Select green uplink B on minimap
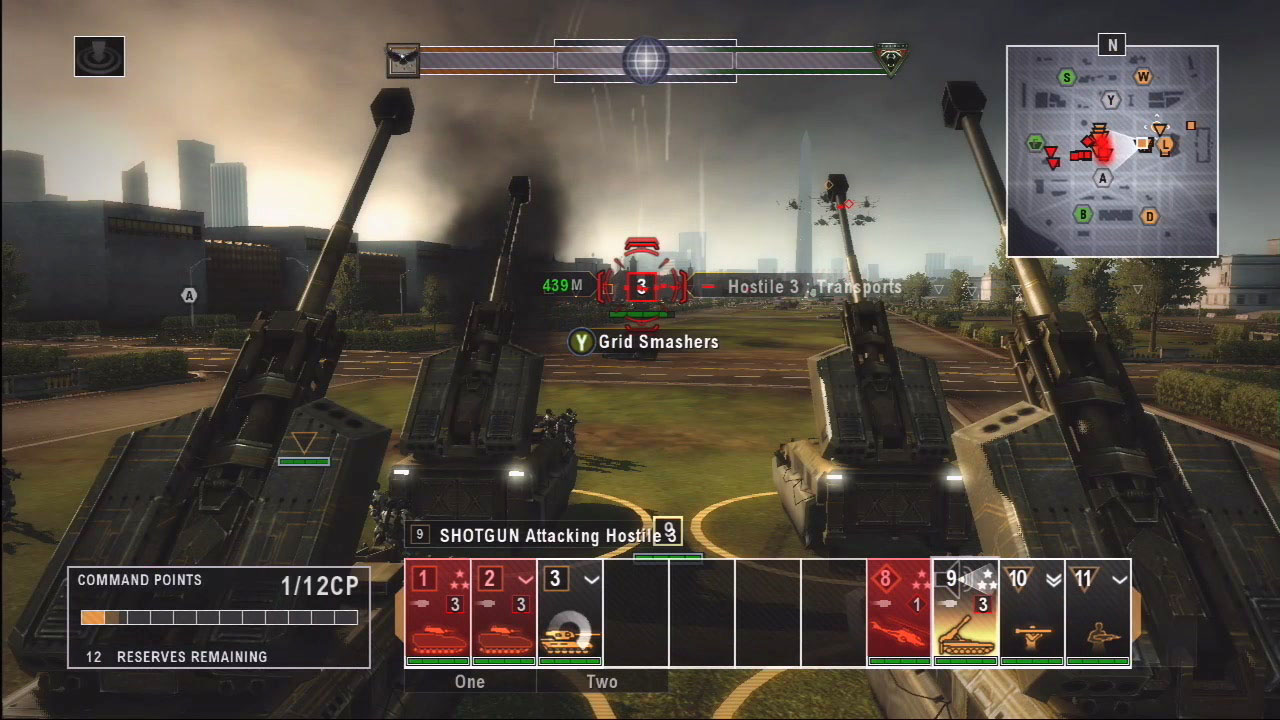This screenshot has height=720, width=1280. click(1082, 214)
